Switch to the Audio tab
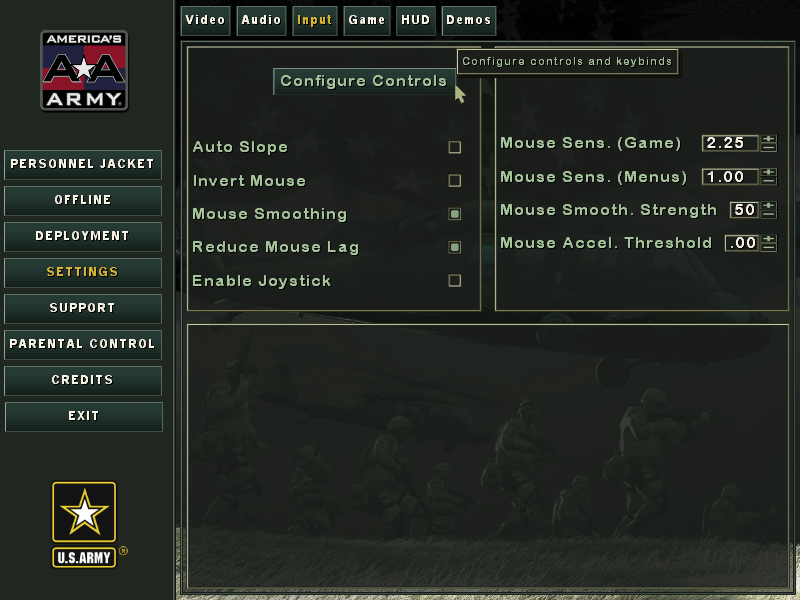This screenshot has width=800, height=600. click(261, 20)
